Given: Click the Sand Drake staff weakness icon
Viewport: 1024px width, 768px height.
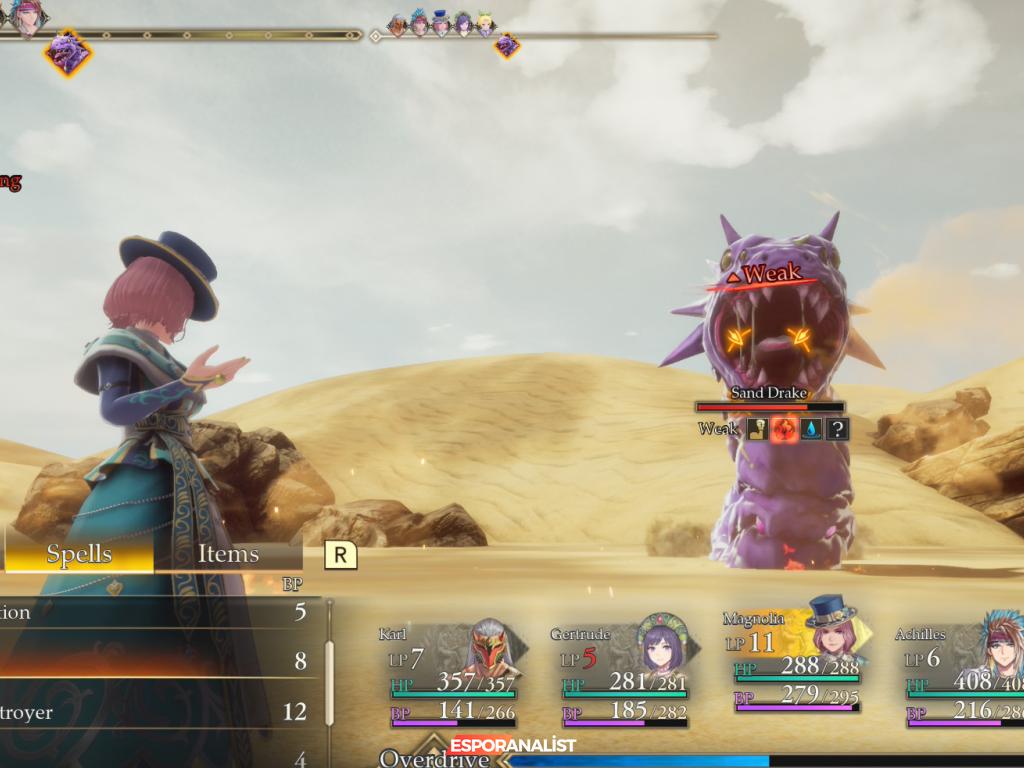Looking at the screenshot, I should click(759, 429).
